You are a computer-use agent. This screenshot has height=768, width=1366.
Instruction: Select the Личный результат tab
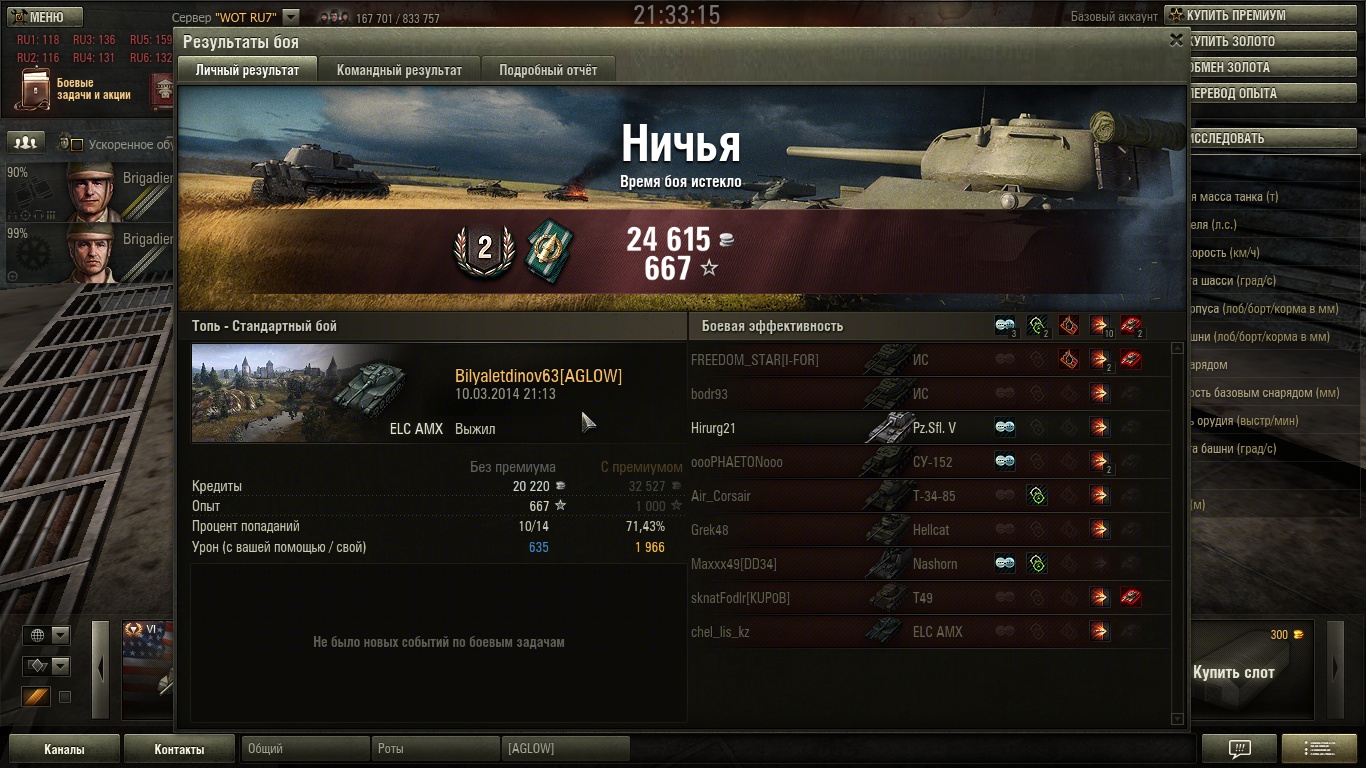coord(247,70)
